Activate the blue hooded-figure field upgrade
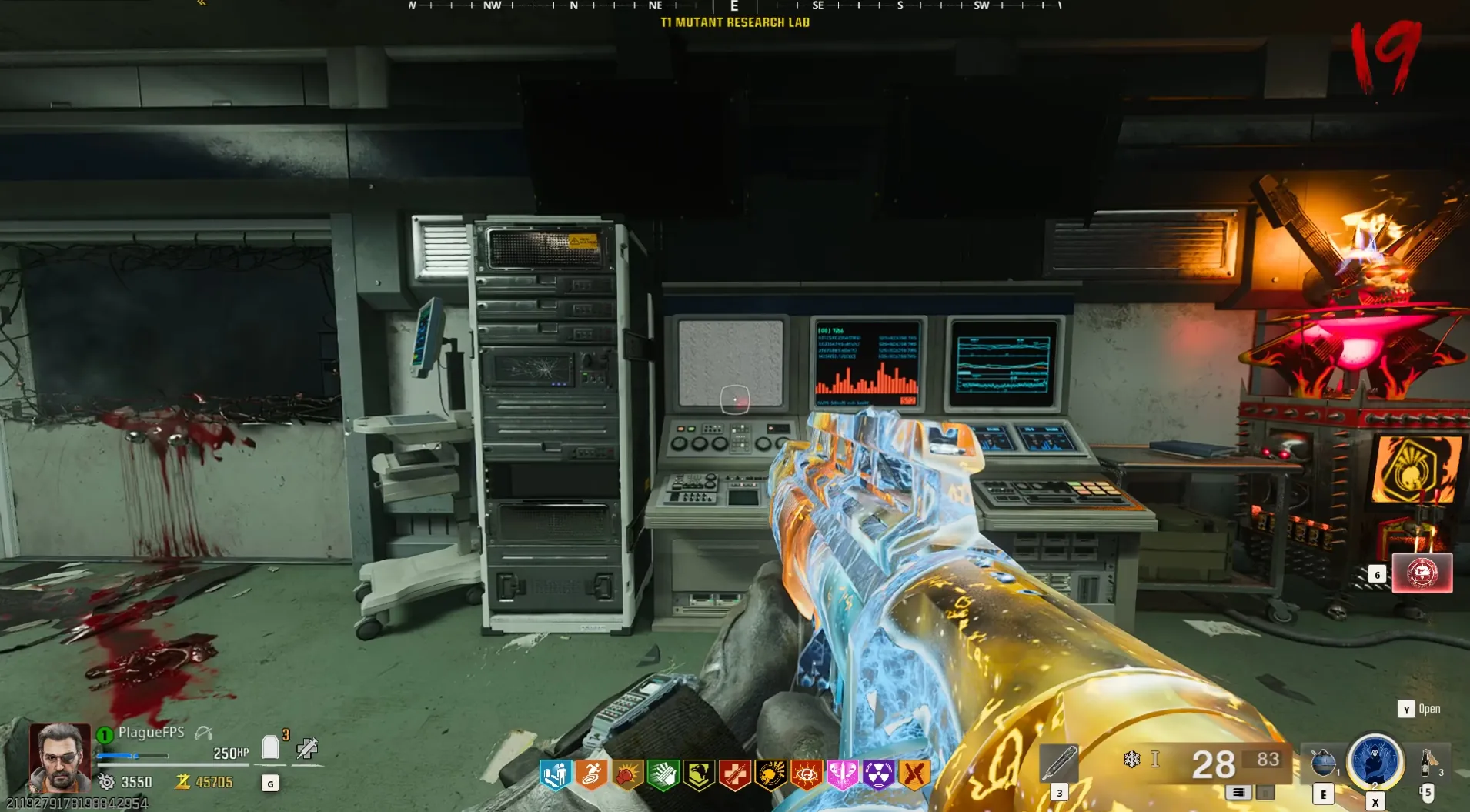The height and width of the screenshot is (812, 1470). pos(1375,760)
